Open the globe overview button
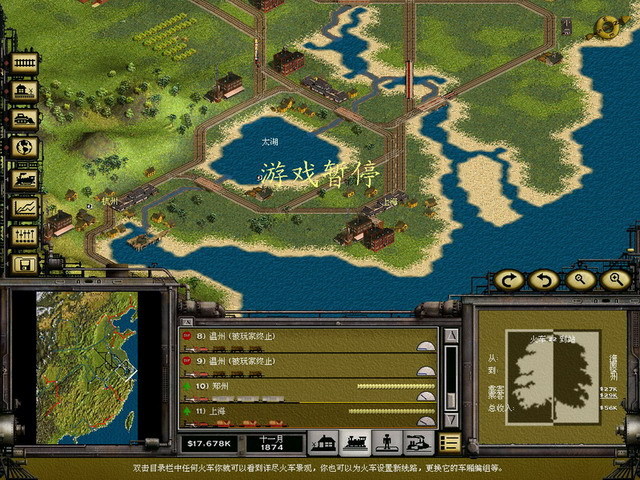This screenshot has height=480, width=640. point(24,148)
